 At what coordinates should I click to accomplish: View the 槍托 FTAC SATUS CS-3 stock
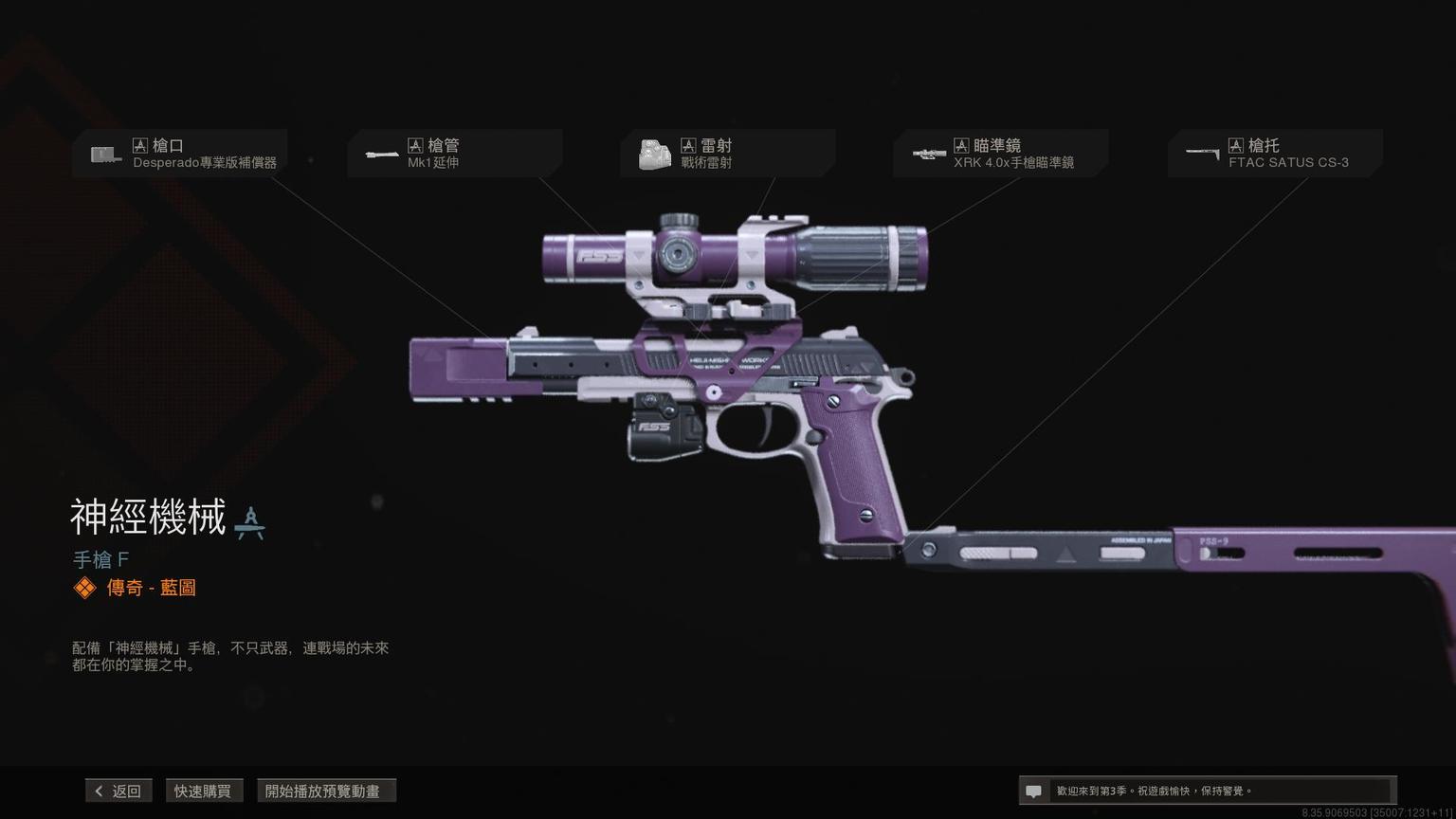tap(1276, 154)
